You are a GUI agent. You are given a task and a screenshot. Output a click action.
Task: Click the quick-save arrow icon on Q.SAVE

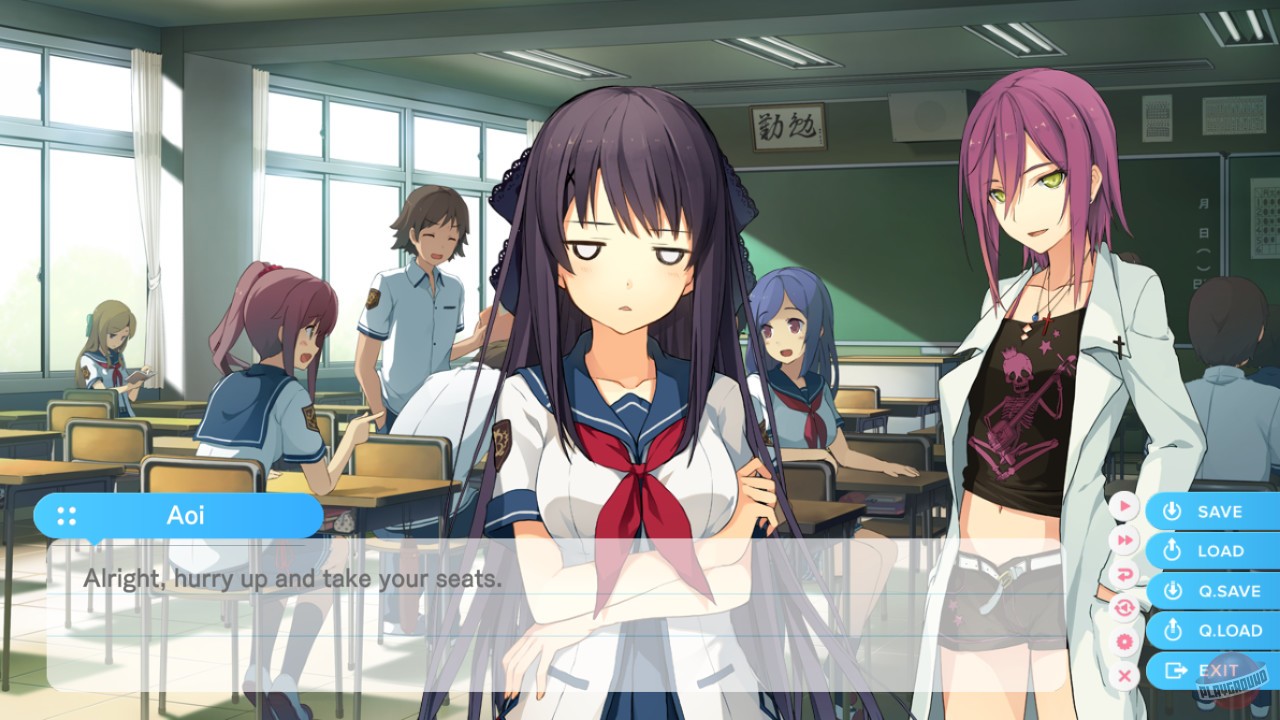coord(1171,590)
